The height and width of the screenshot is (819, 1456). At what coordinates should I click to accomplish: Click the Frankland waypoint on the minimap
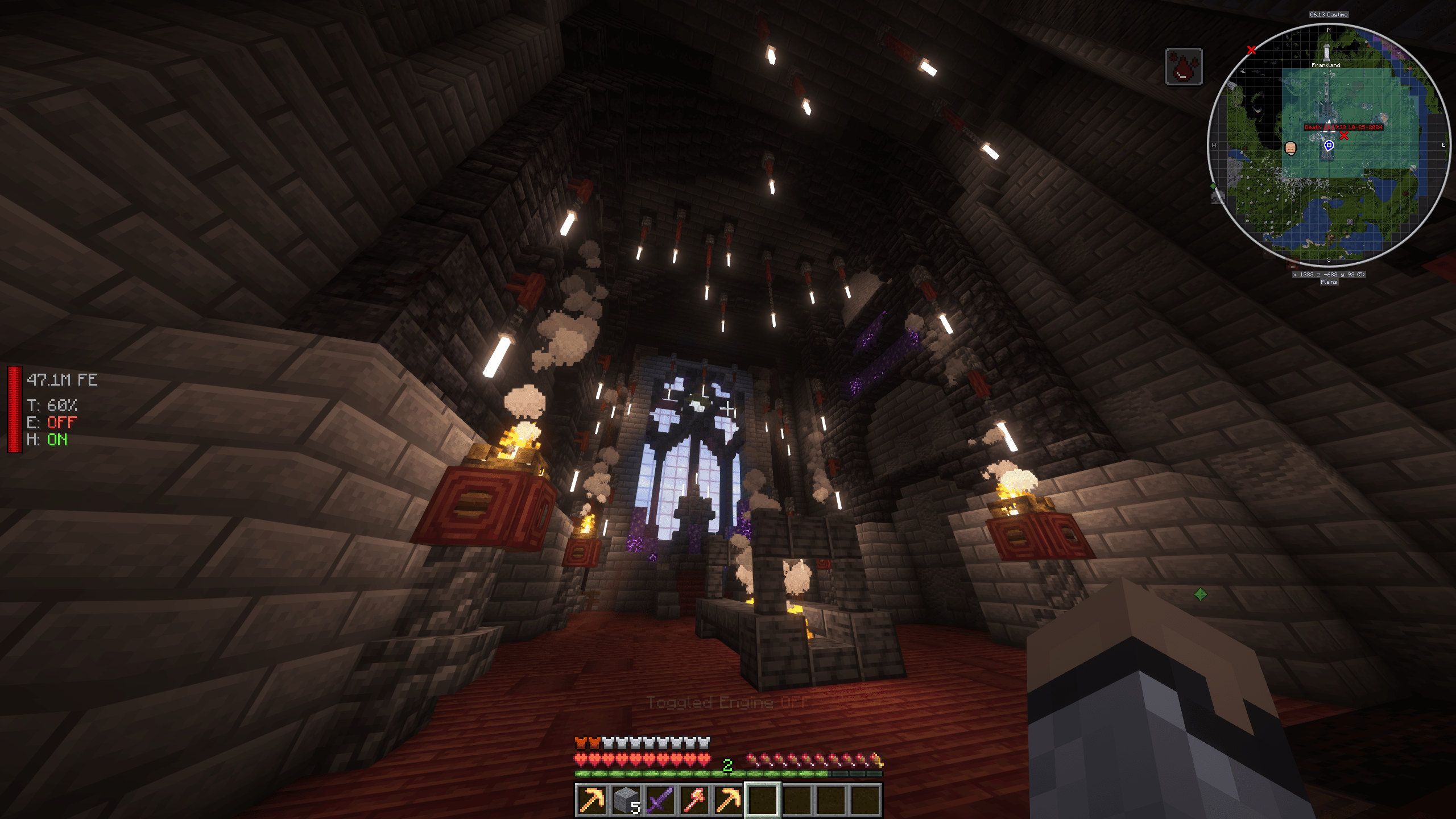click(x=1326, y=55)
